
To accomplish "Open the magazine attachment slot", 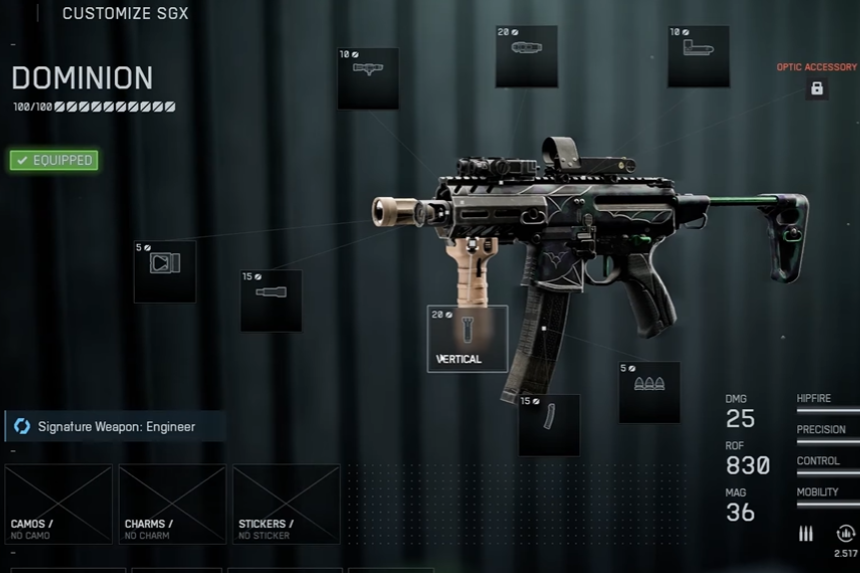I will [549, 425].
